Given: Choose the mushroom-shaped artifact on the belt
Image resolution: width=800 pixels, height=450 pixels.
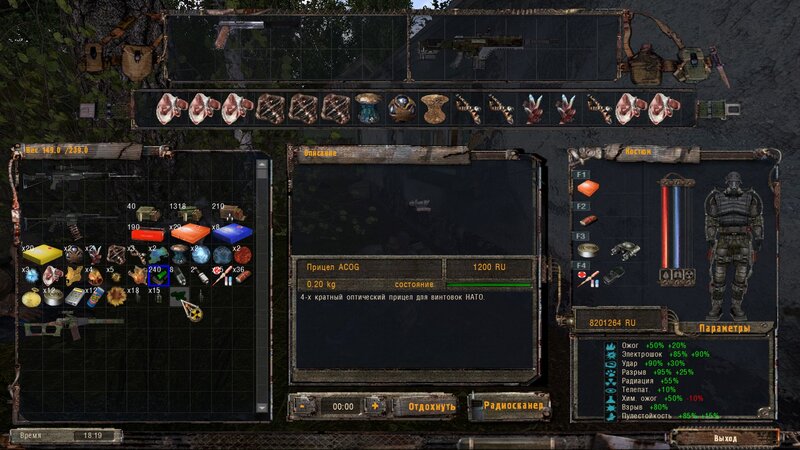Looking at the screenshot, I should (370, 104).
